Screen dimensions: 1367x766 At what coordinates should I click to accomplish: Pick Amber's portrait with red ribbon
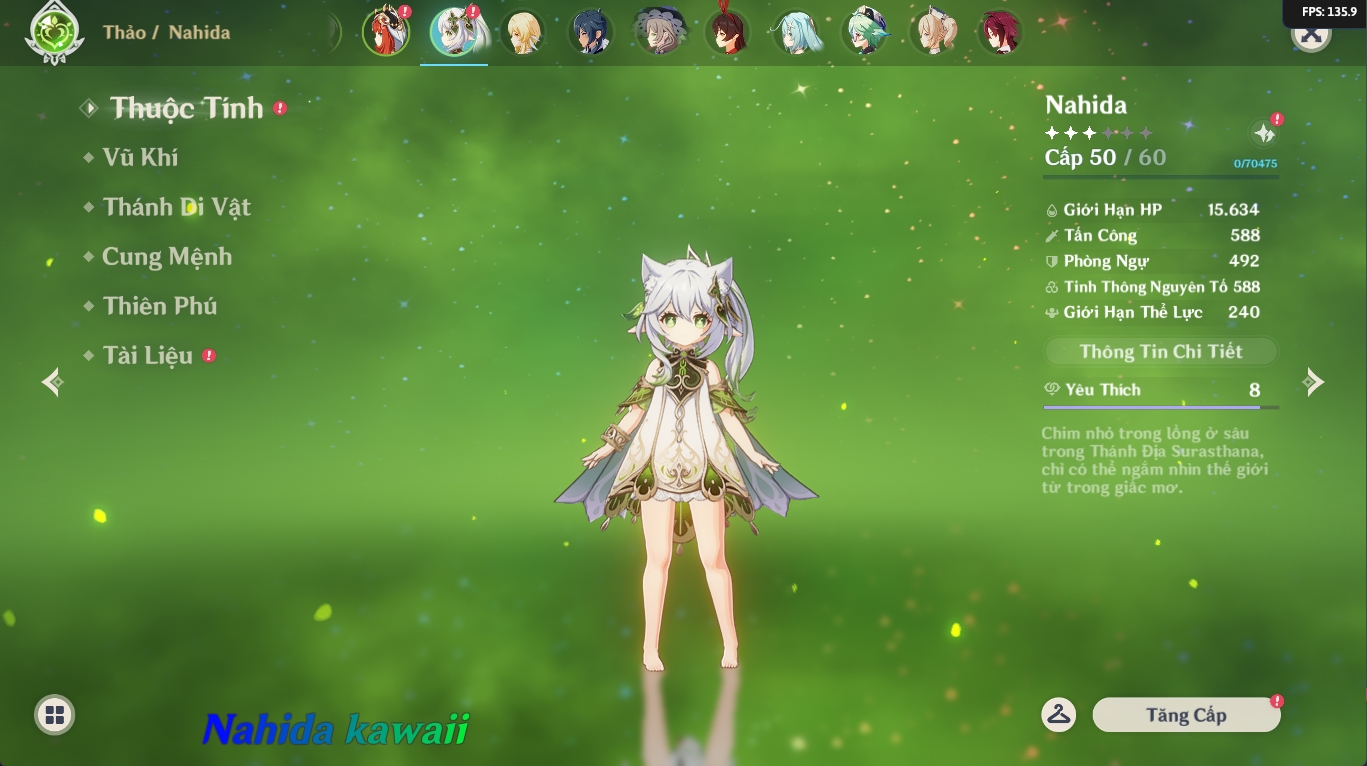click(x=727, y=32)
